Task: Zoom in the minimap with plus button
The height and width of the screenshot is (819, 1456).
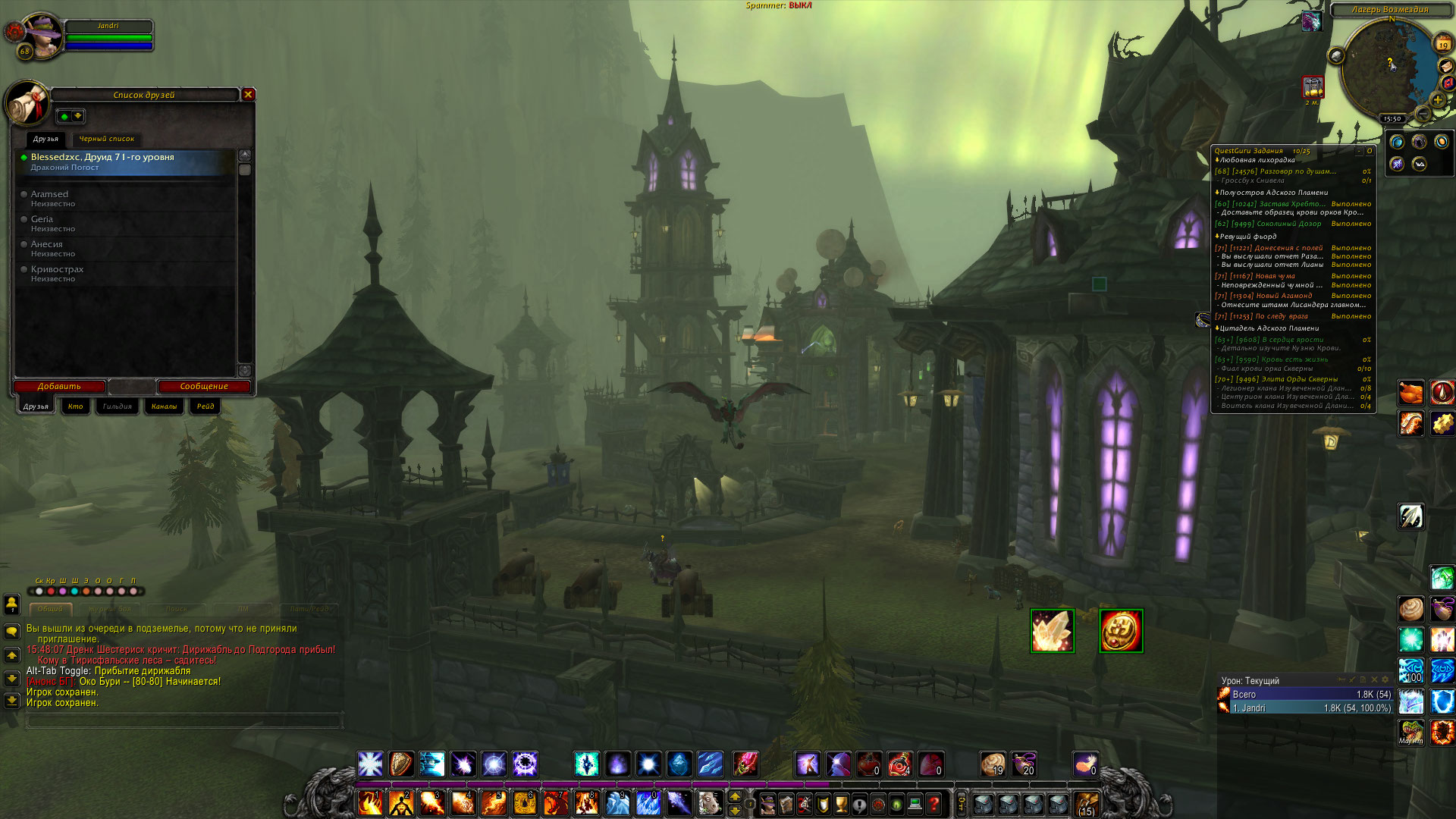Action: pyautogui.click(x=1438, y=100)
